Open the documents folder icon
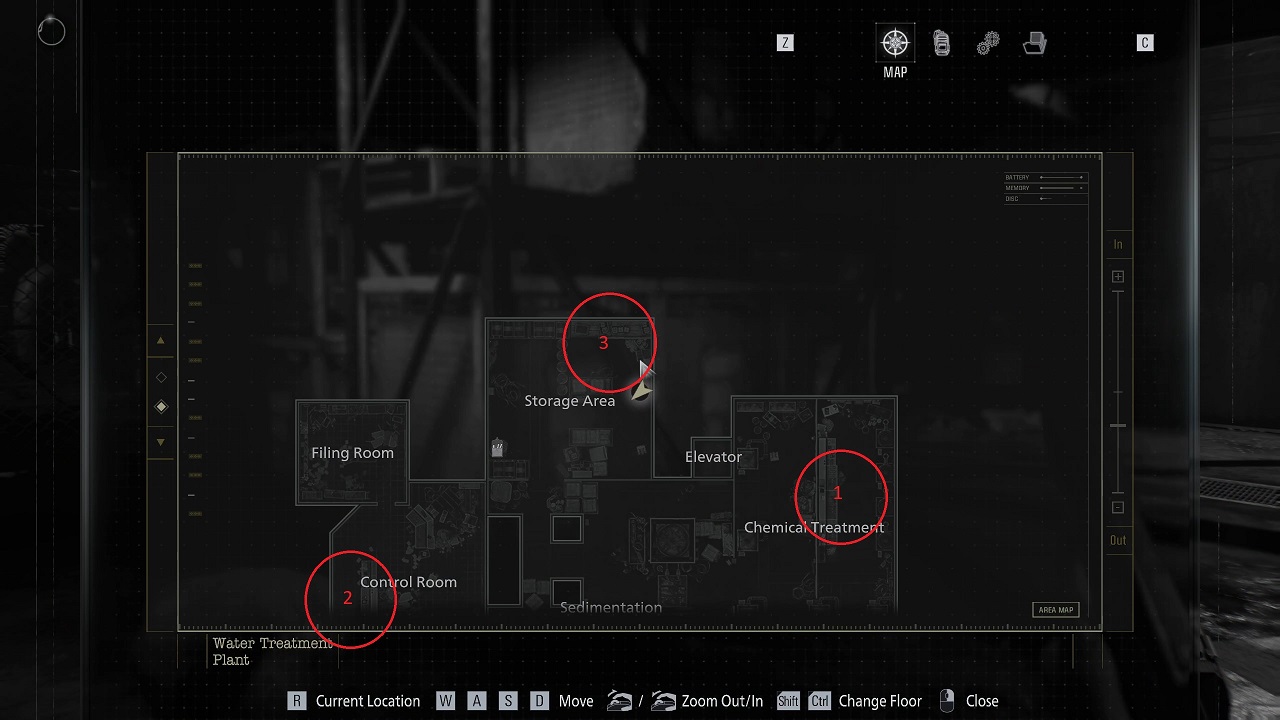The height and width of the screenshot is (720, 1280). 1035,42
